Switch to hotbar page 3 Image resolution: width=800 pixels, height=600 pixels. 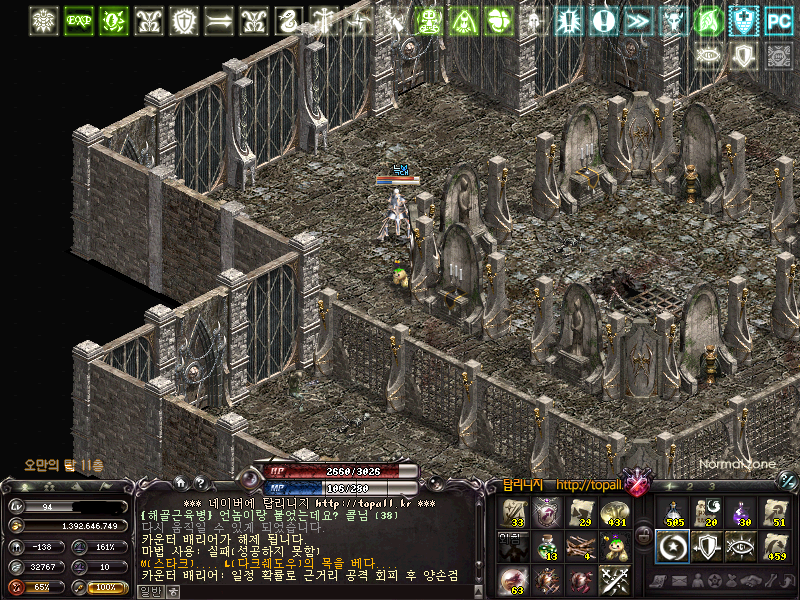(711, 486)
